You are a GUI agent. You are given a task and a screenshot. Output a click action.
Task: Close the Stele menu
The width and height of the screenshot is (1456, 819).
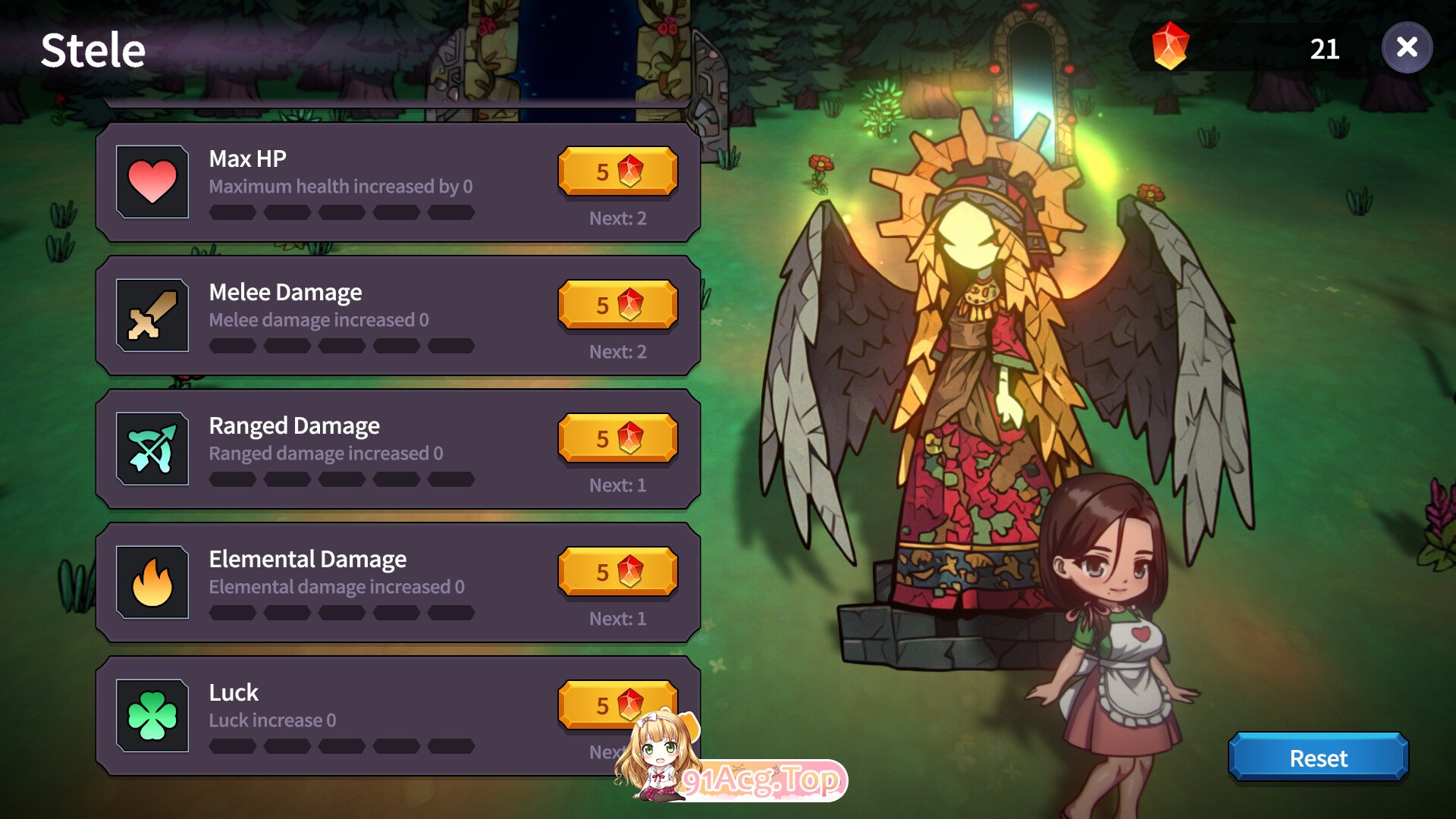pos(1407,48)
